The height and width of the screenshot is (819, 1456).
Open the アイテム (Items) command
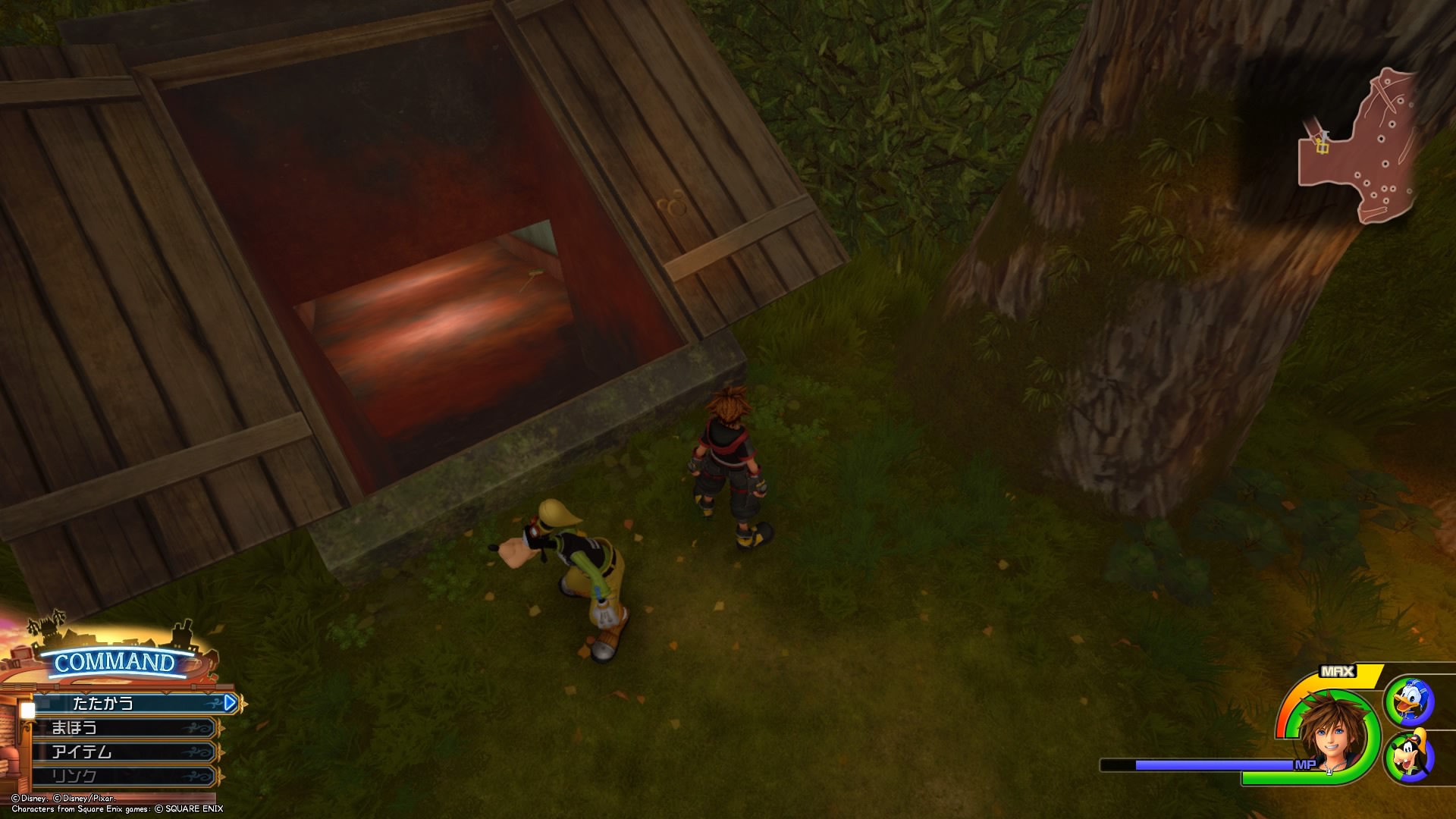pyautogui.click(x=125, y=752)
